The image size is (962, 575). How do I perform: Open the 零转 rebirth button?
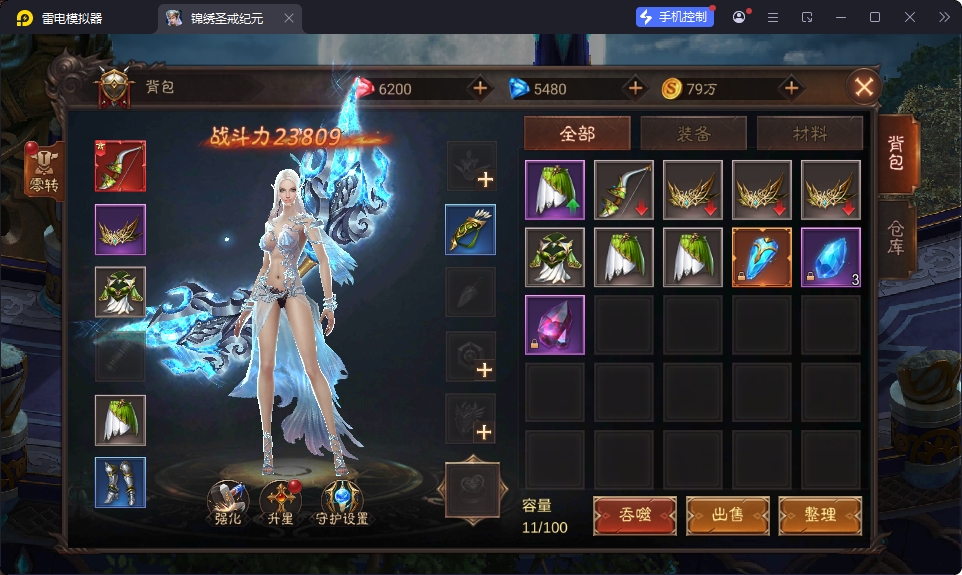coord(46,171)
